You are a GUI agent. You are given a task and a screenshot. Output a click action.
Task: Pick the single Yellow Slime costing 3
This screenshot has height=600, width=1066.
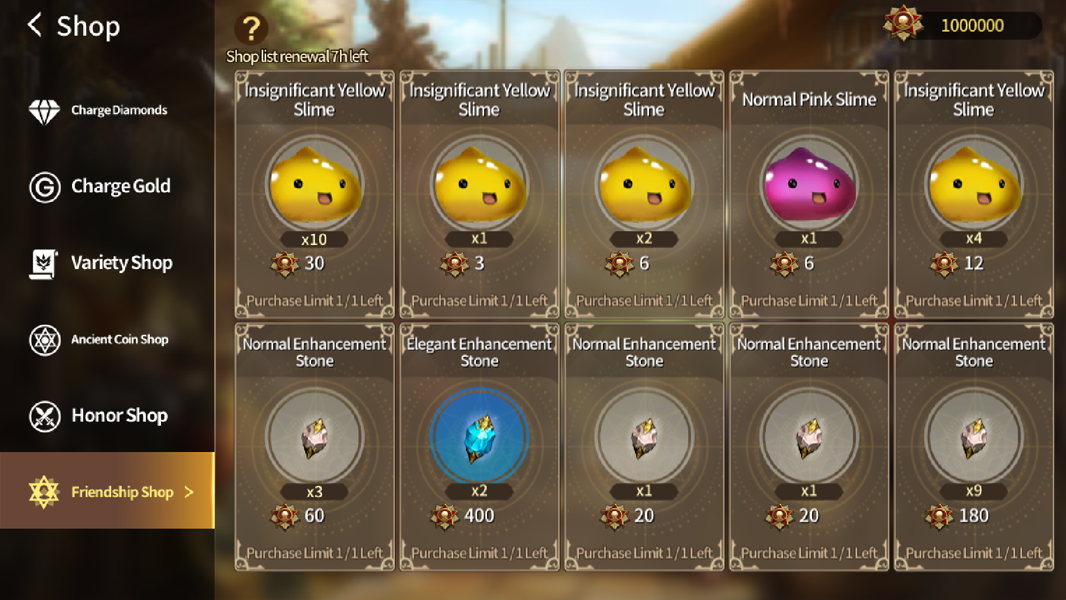tap(479, 193)
